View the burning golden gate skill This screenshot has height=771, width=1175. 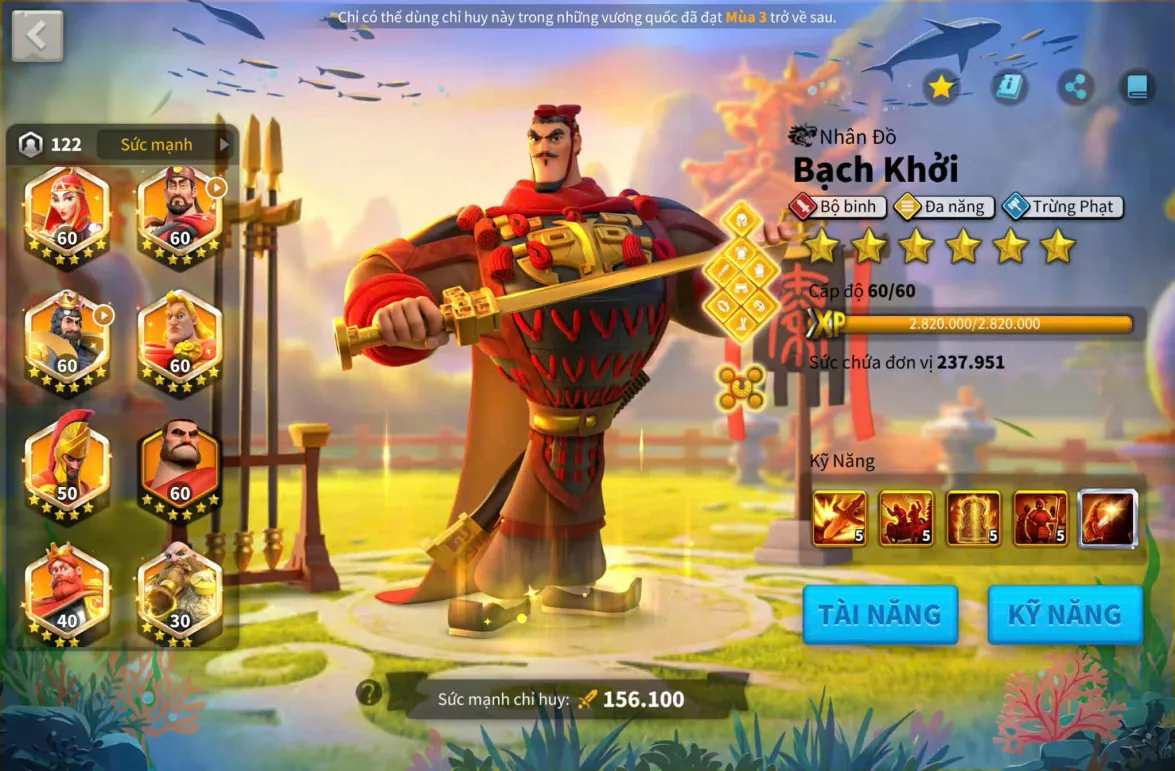coord(973,518)
